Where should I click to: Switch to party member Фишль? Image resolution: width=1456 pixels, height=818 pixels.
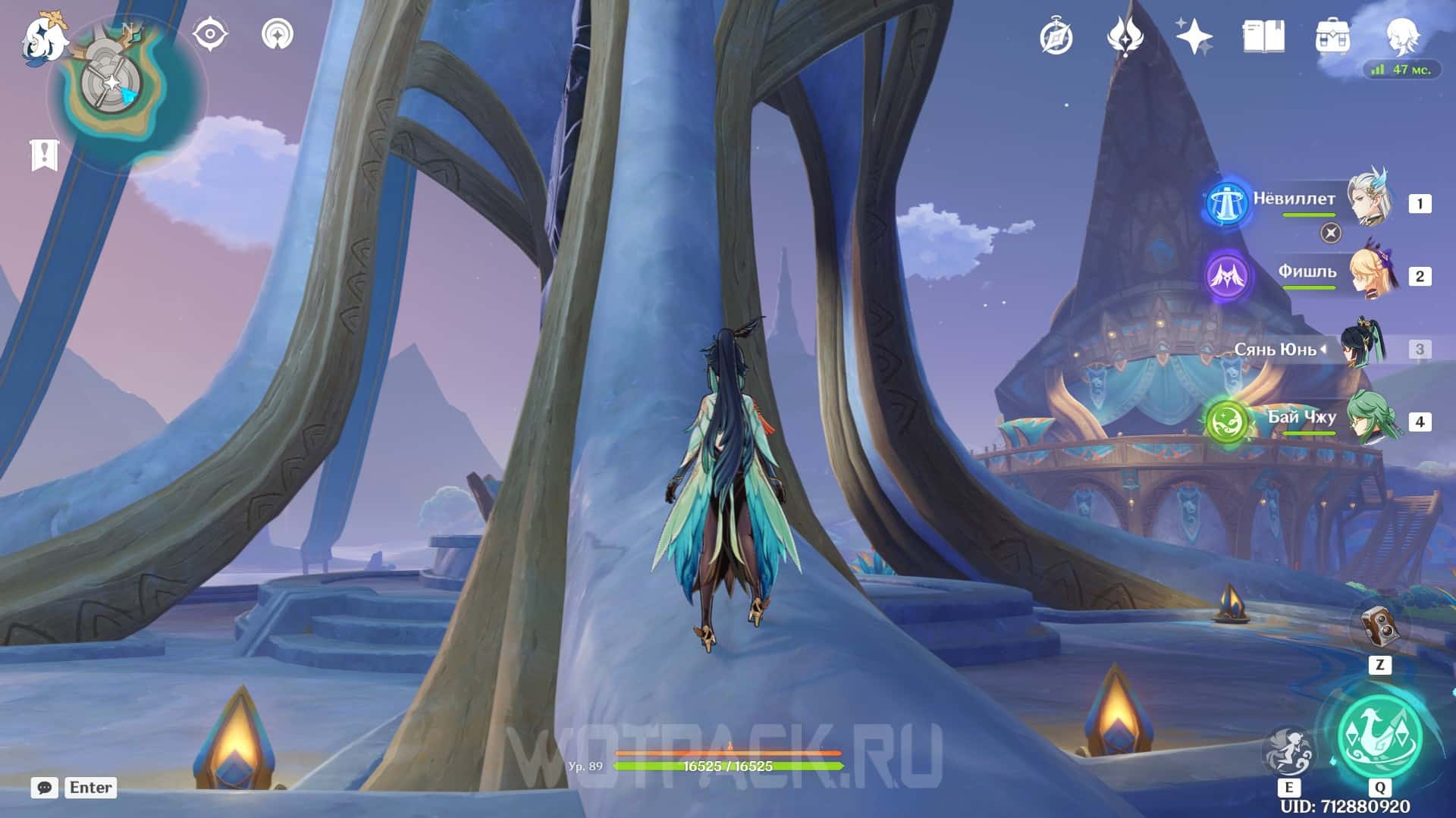click(1370, 274)
